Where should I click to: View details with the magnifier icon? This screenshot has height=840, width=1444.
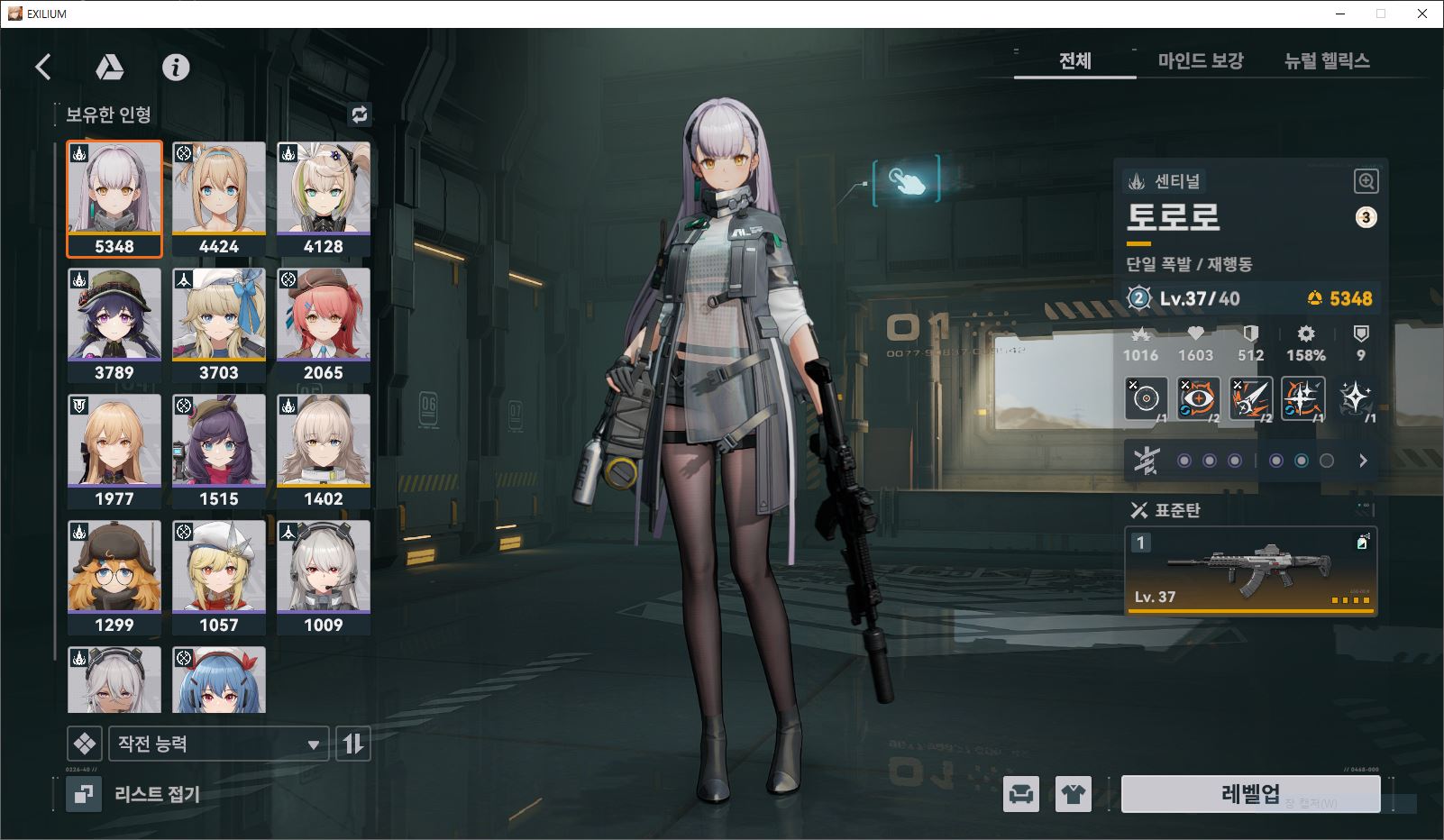pyautogui.click(x=1366, y=181)
